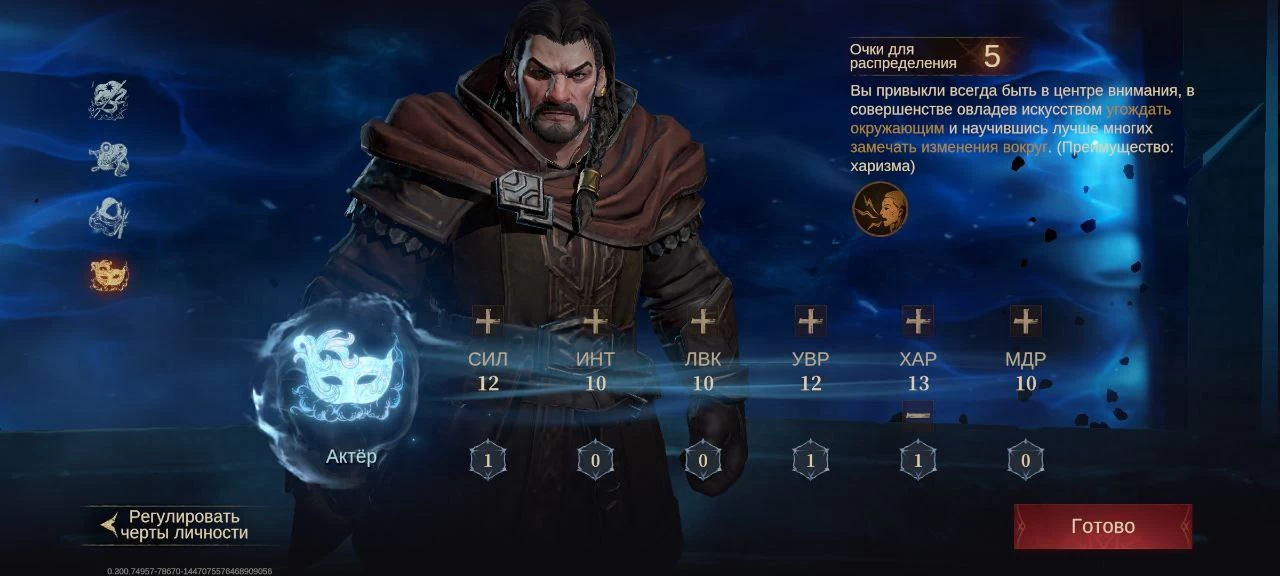Add a point to УВР
The width and height of the screenshot is (1280, 576).
[x=810, y=321]
